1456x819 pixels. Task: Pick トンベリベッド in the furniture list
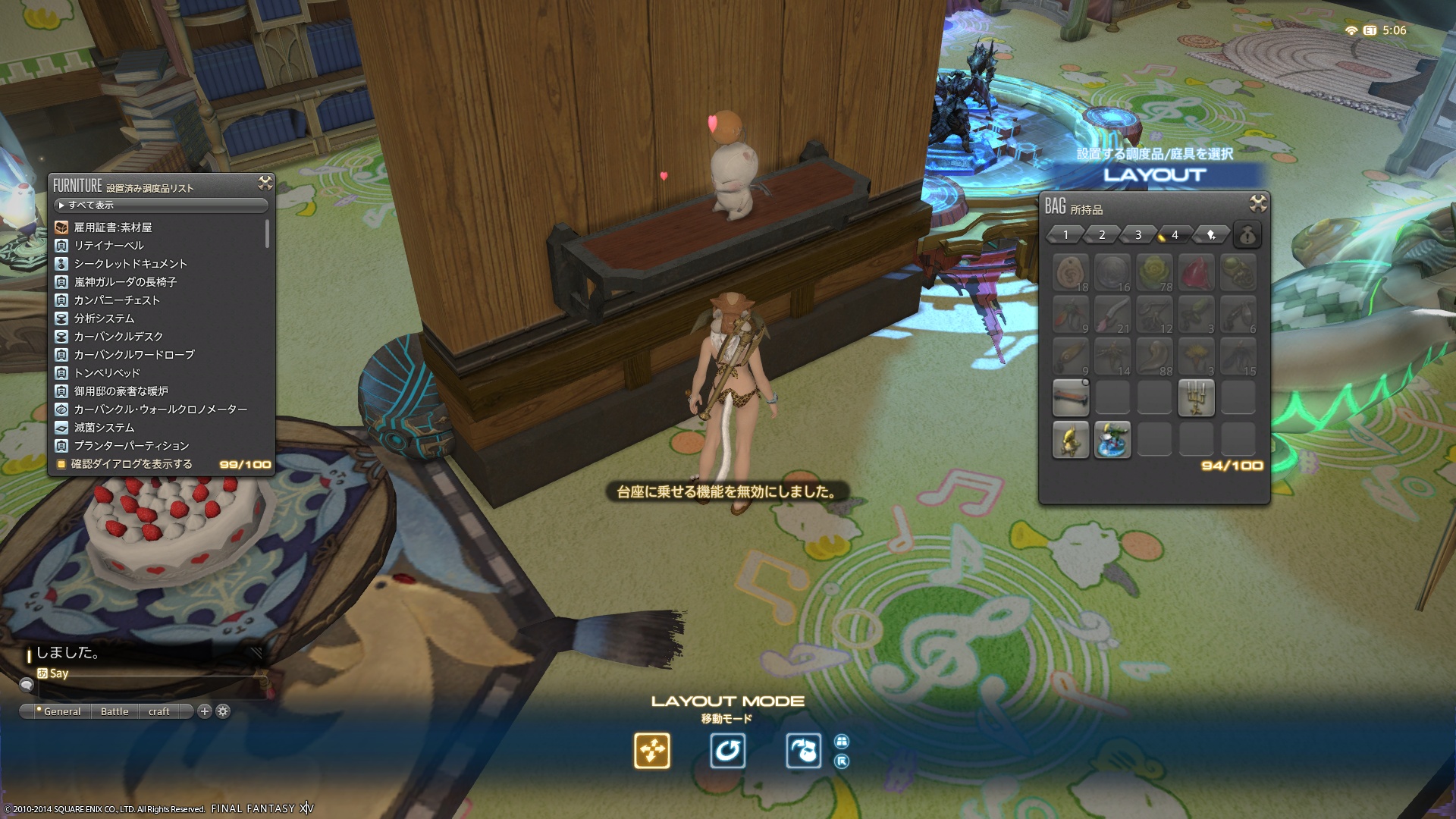[107, 373]
